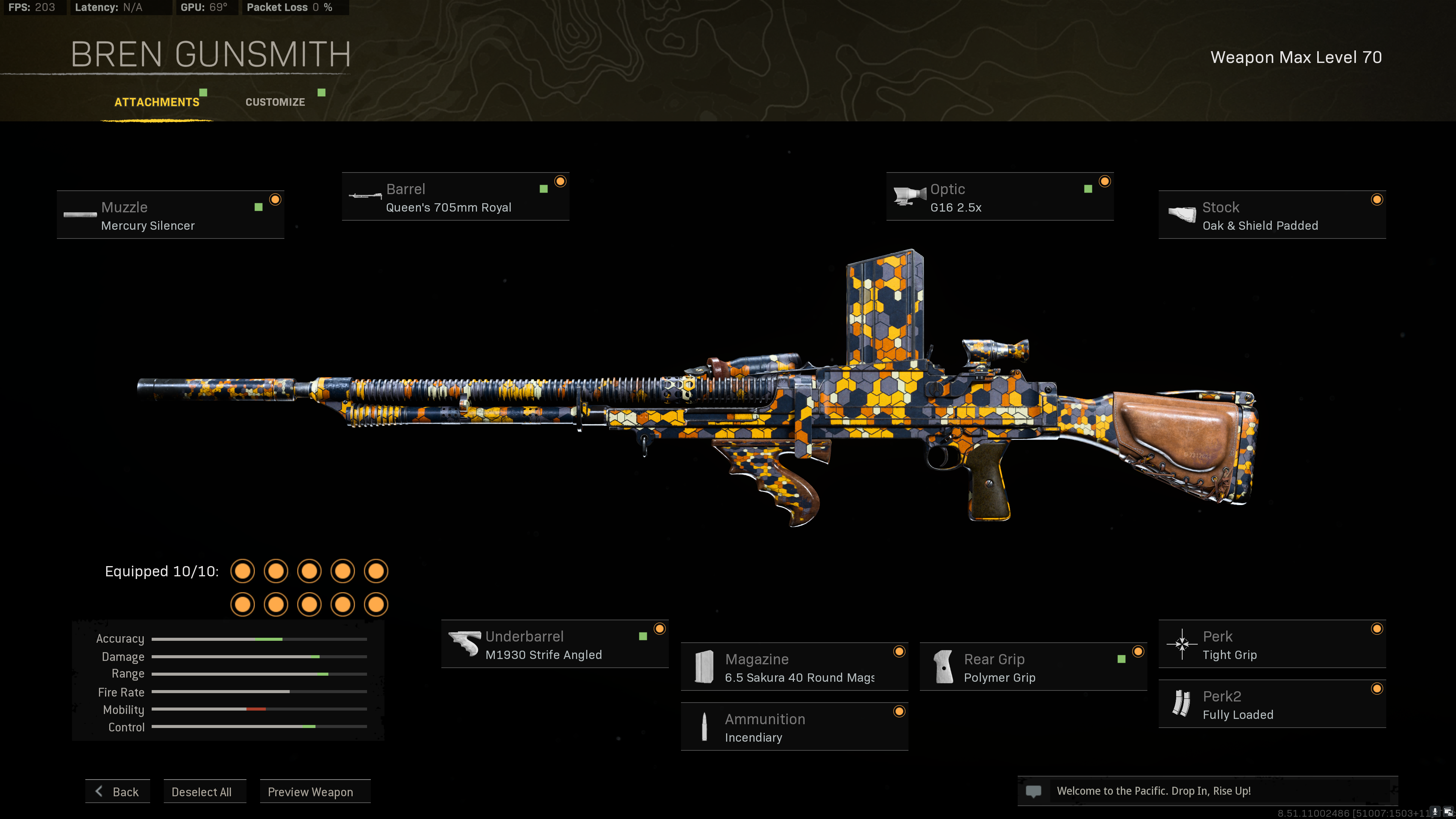This screenshot has height=819, width=1456.
Task: Change the Queen's 705mm Royal barrel
Action: coord(455,197)
